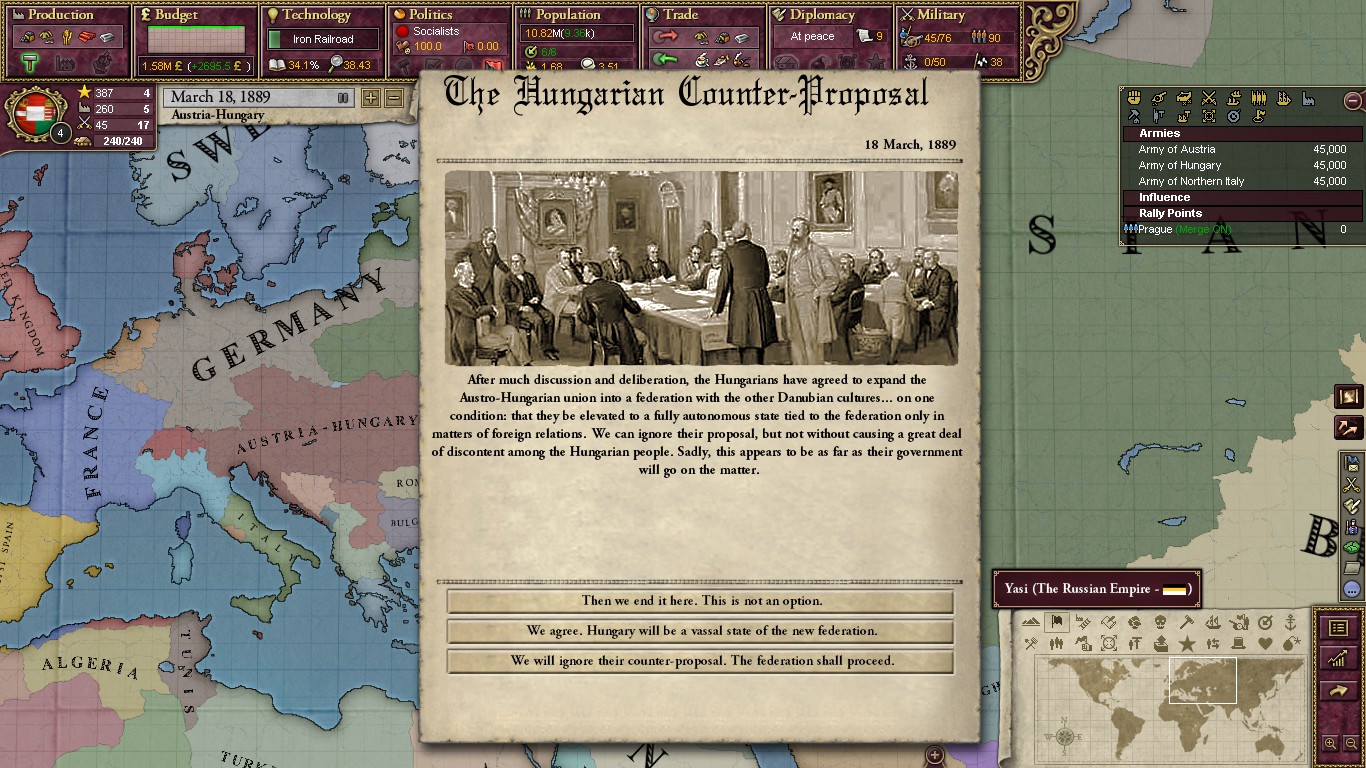The height and width of the screenshot is (768, 1366).
Task: Select the revolt risk skull map mode
Action: 1160,621
